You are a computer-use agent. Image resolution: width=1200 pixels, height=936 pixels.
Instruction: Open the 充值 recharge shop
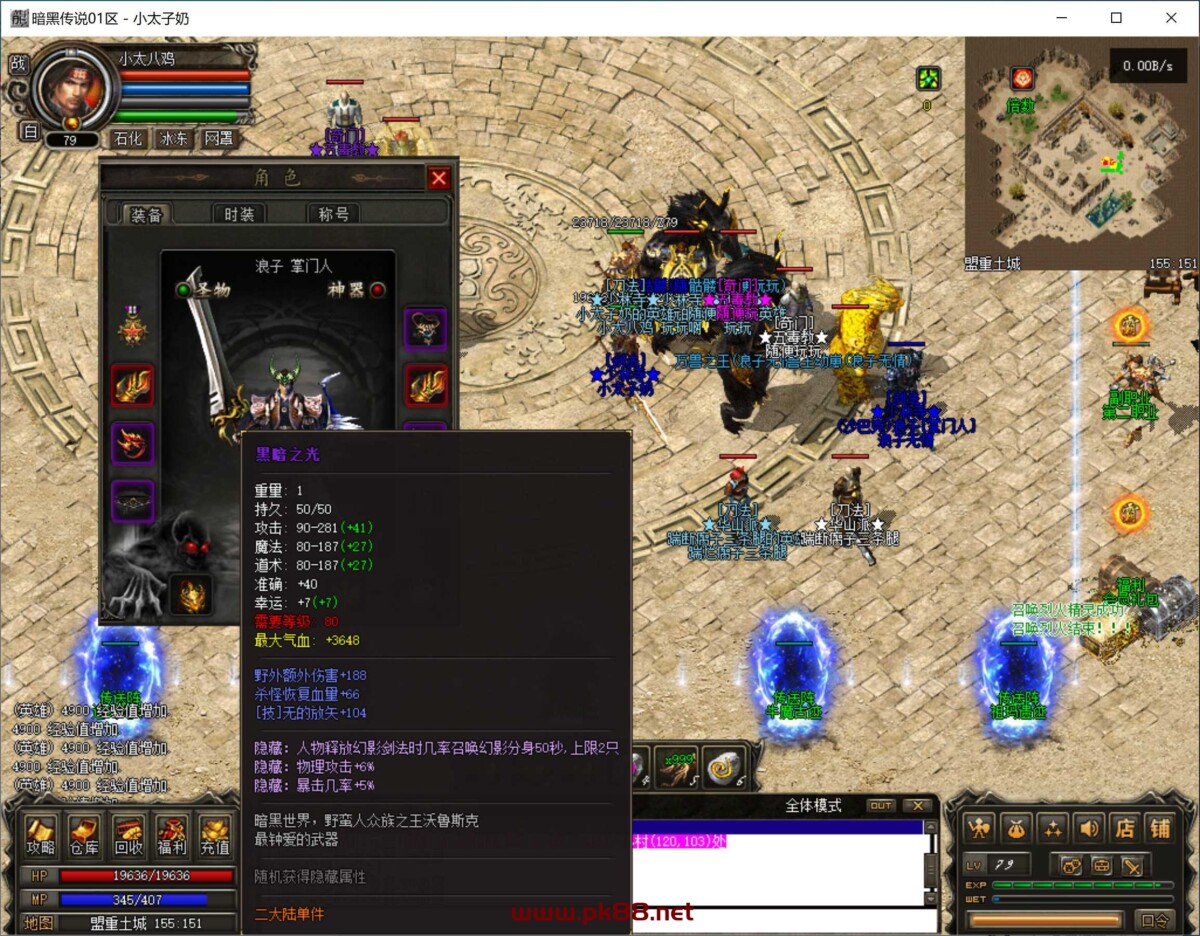click(215, 836)
